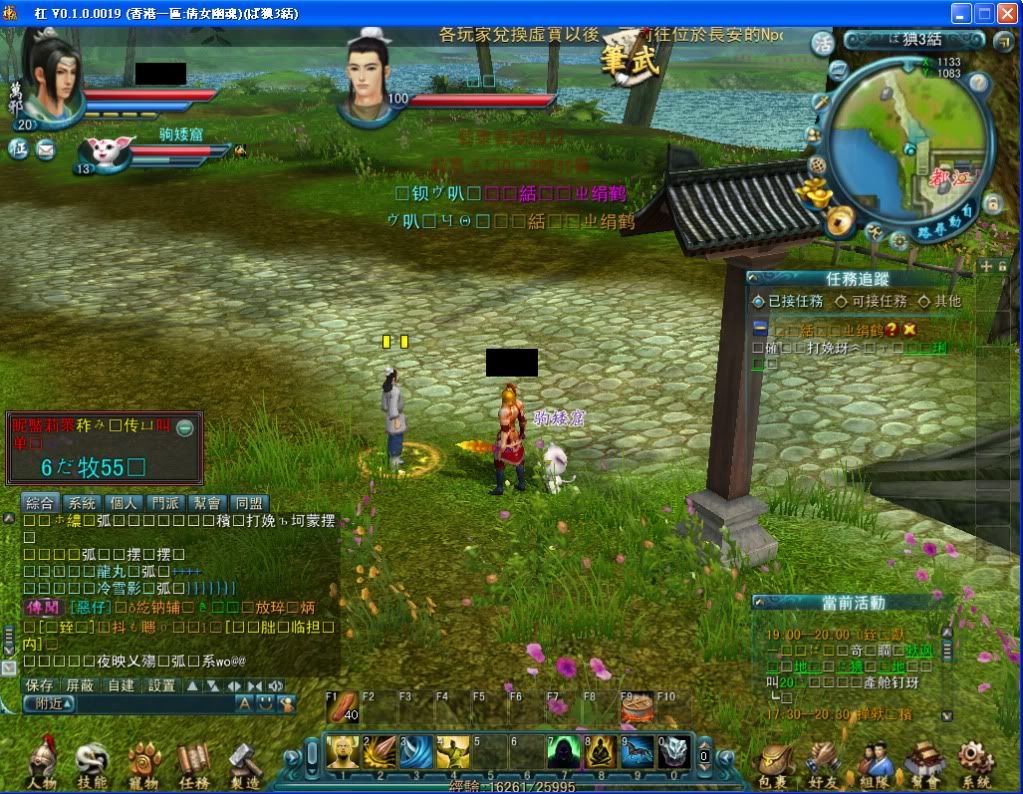Viewport: 1023px width, 794px height.
Task: Open the 系統 system gear menu
Action: pyautogui.click(x=975, y=763)
